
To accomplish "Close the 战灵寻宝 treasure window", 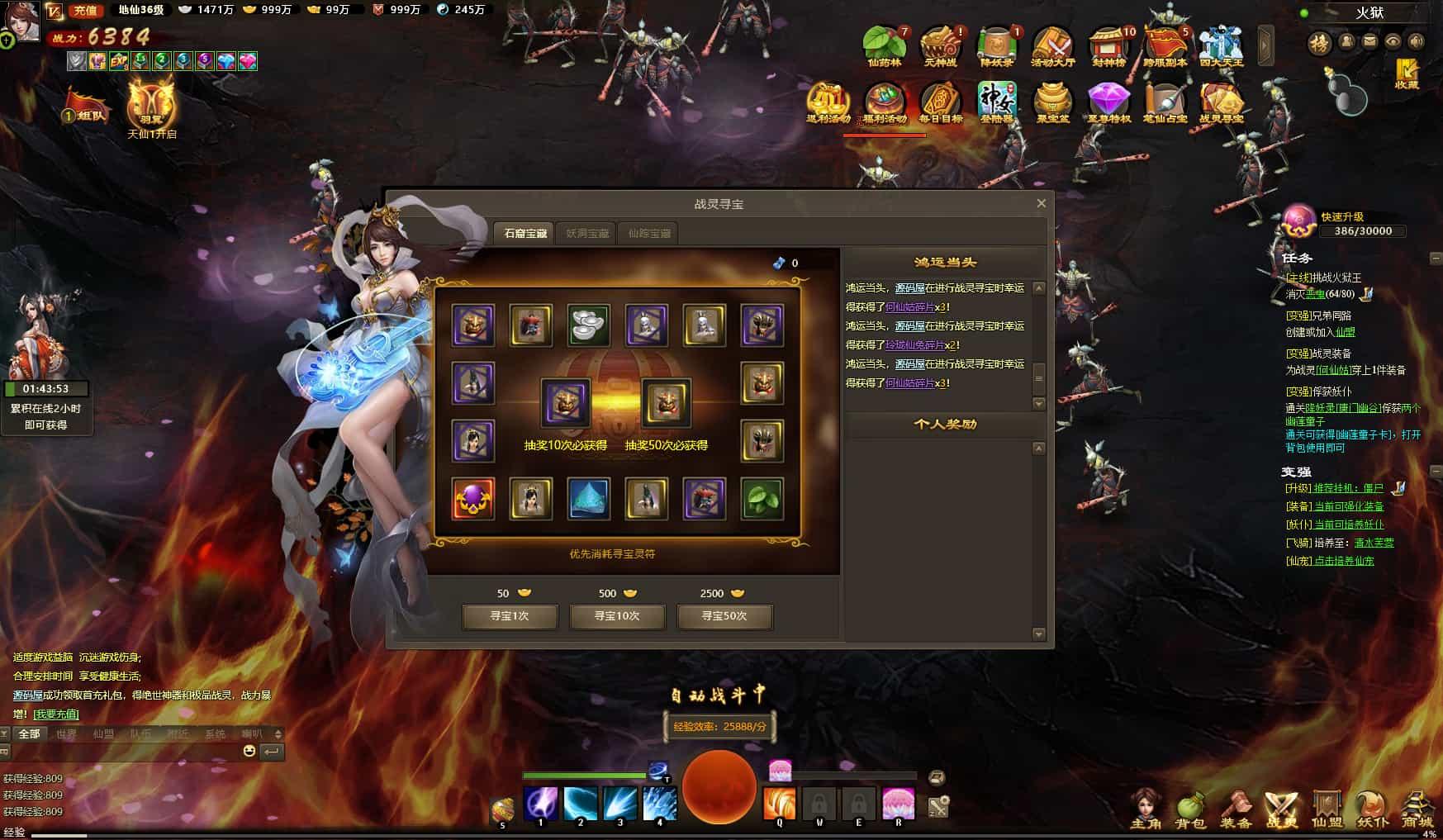I will (x=1041, y=203).
